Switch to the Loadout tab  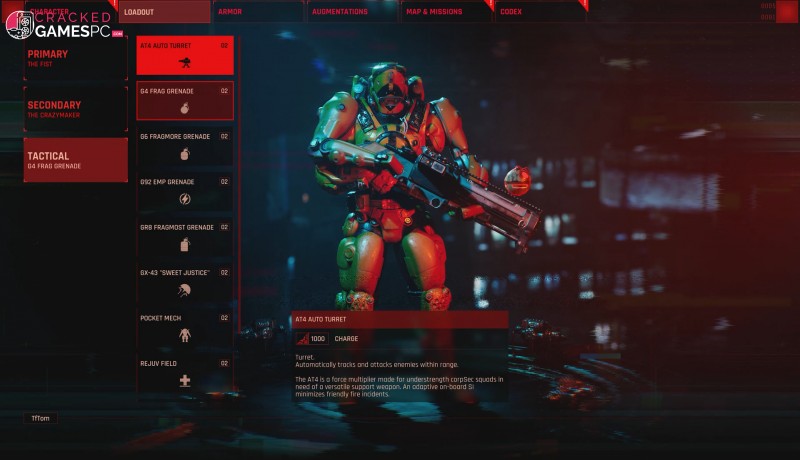[x=164, y=12]
